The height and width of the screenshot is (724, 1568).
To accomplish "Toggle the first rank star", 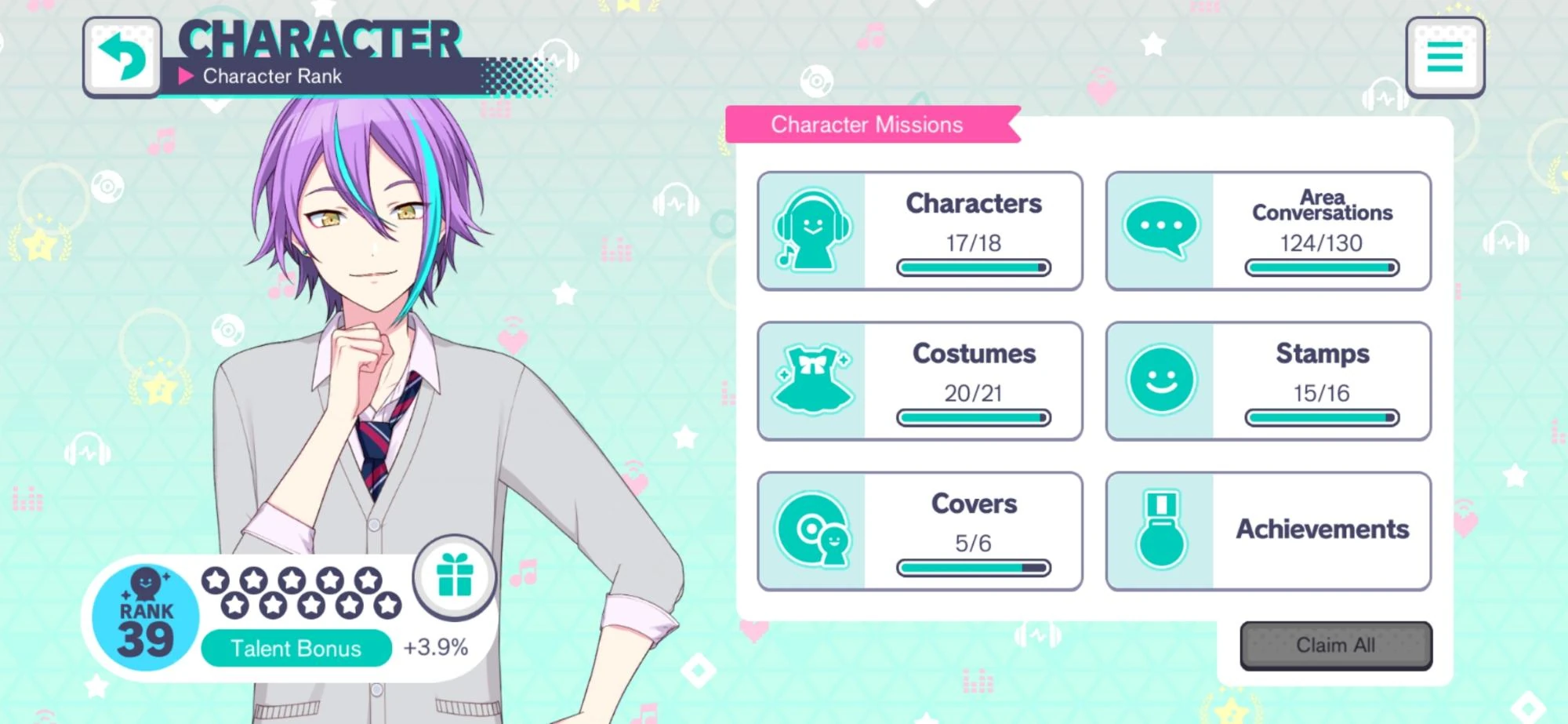I will (x=216, y=578).
